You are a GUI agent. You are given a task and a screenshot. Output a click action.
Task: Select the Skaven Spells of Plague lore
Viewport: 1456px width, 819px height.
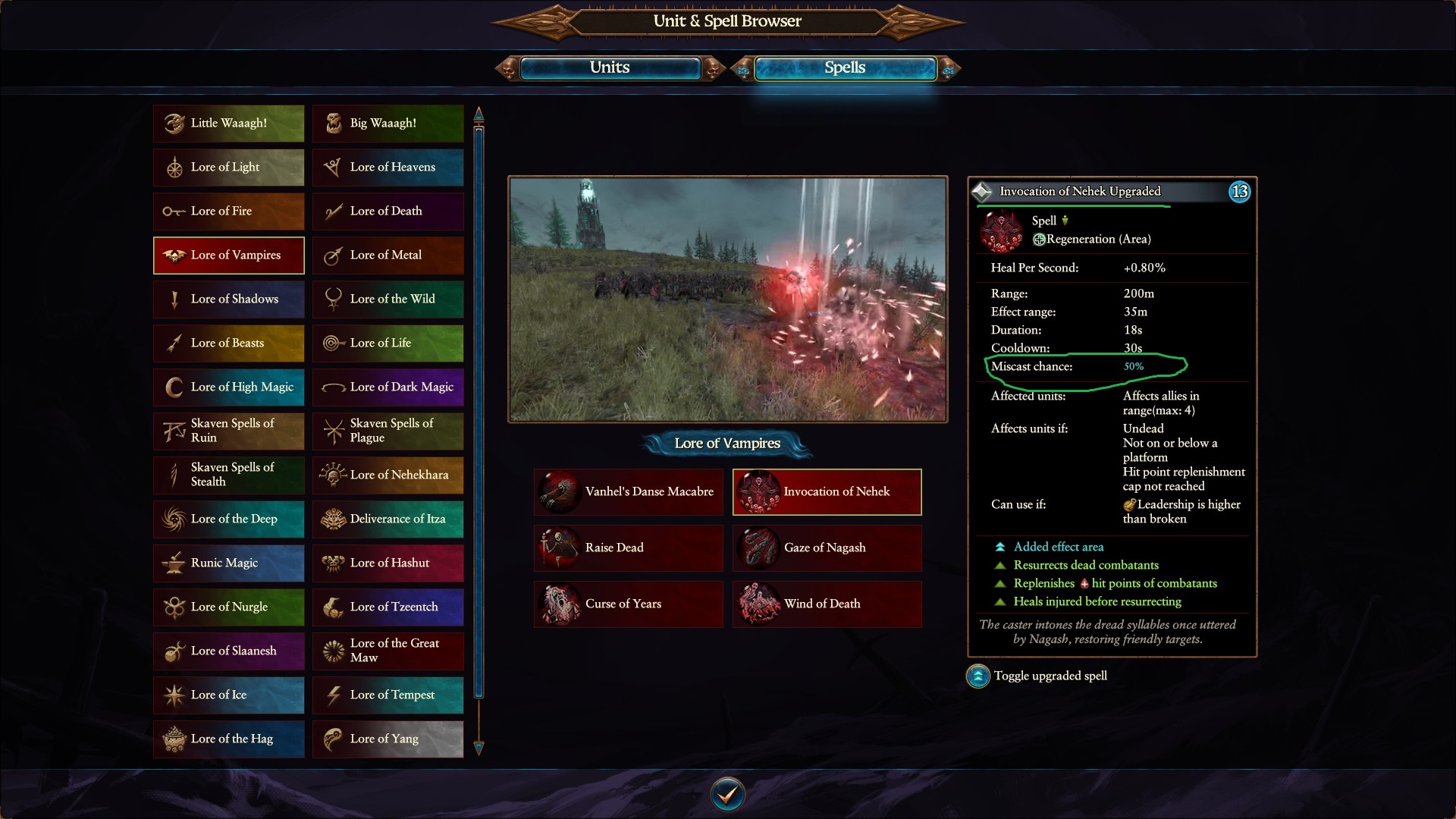point(388,431)
